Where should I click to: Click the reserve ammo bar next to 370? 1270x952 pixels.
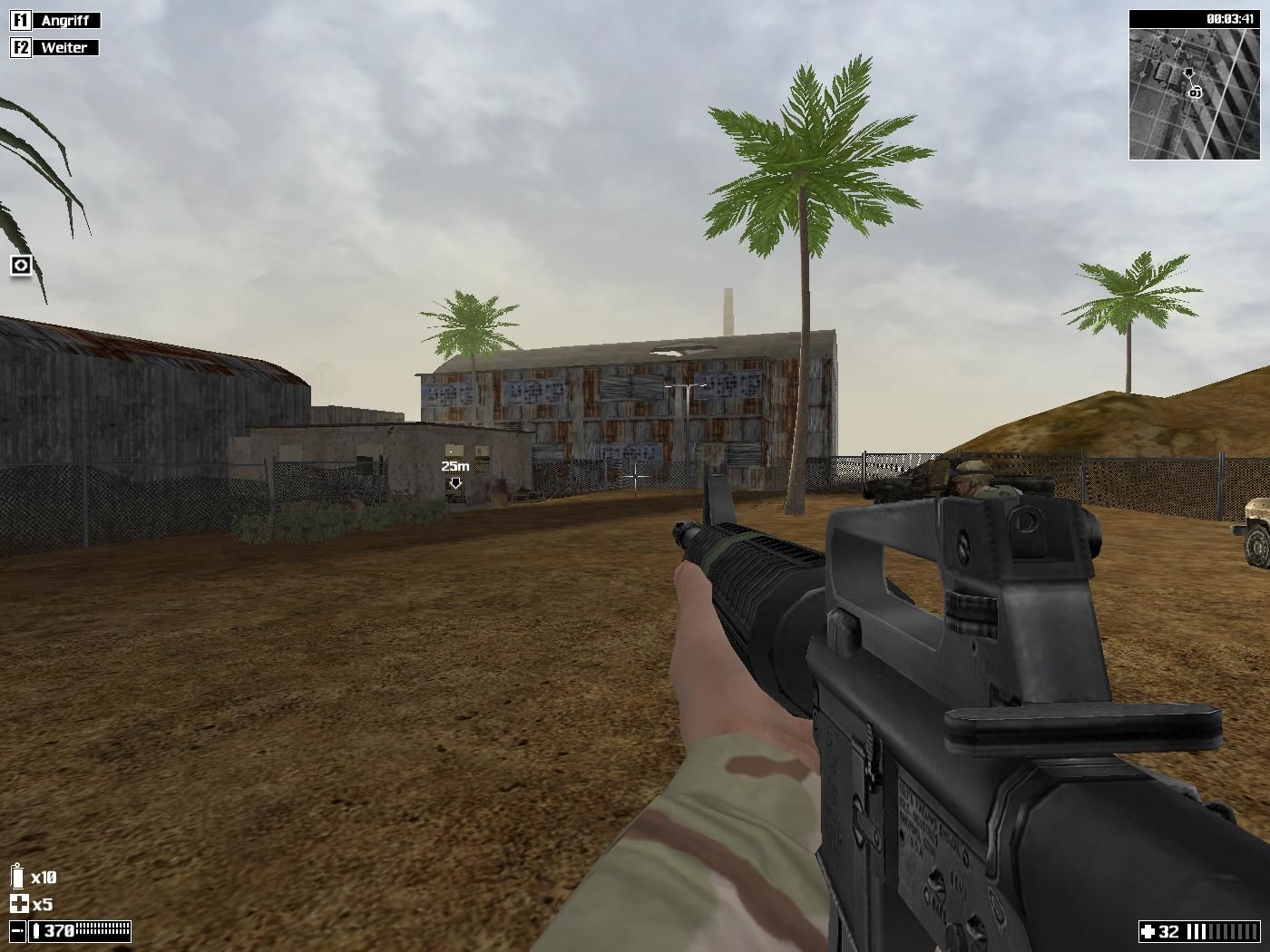pos(101,930)
